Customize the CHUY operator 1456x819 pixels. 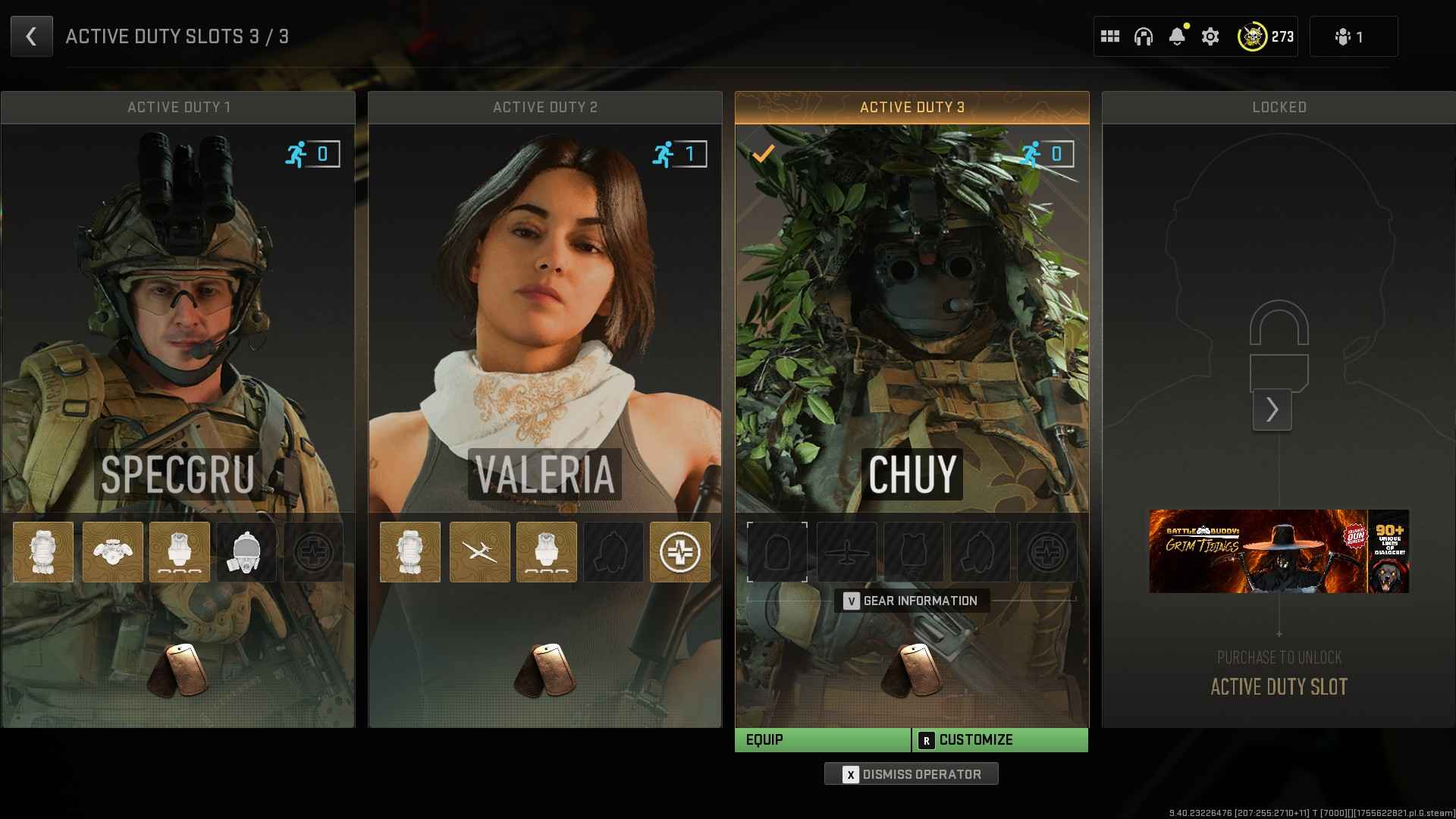point(999,740)
